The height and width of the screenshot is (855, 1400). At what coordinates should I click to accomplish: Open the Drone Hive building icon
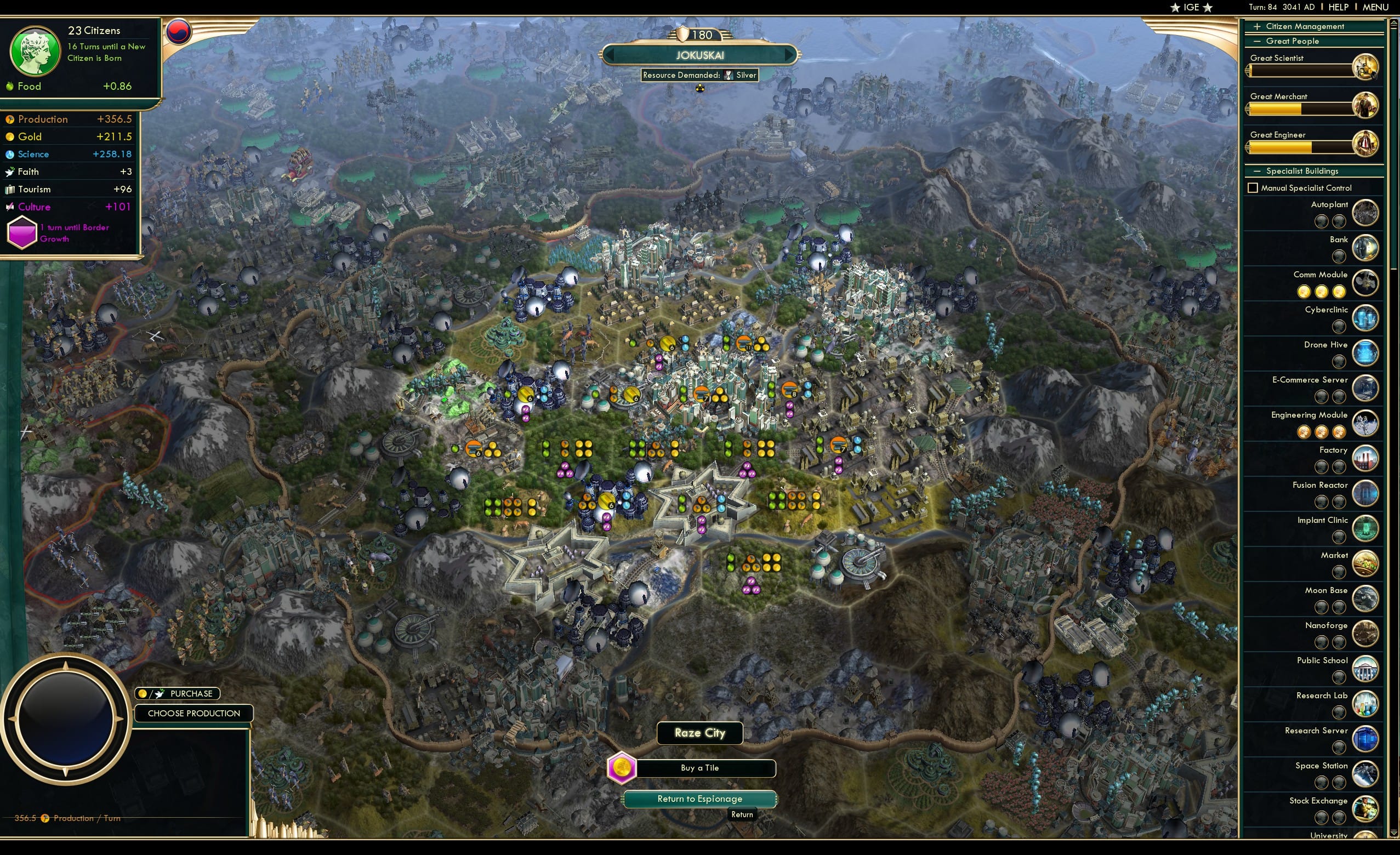click(x=1367, y=353)
